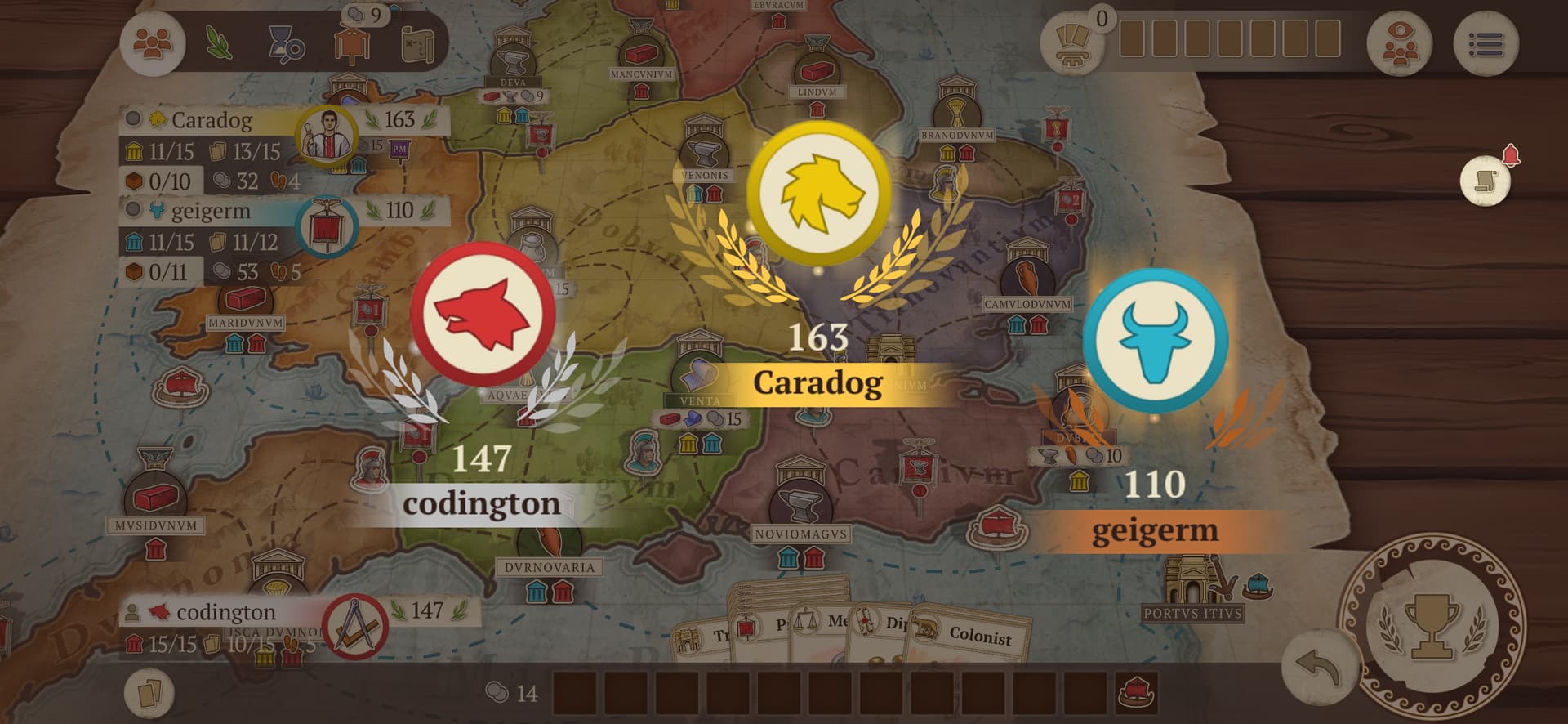Image resolution: width=1568 pixels, height=724 pixels.
Task: Open the hourglass history icon
Action: pos(286,44)
